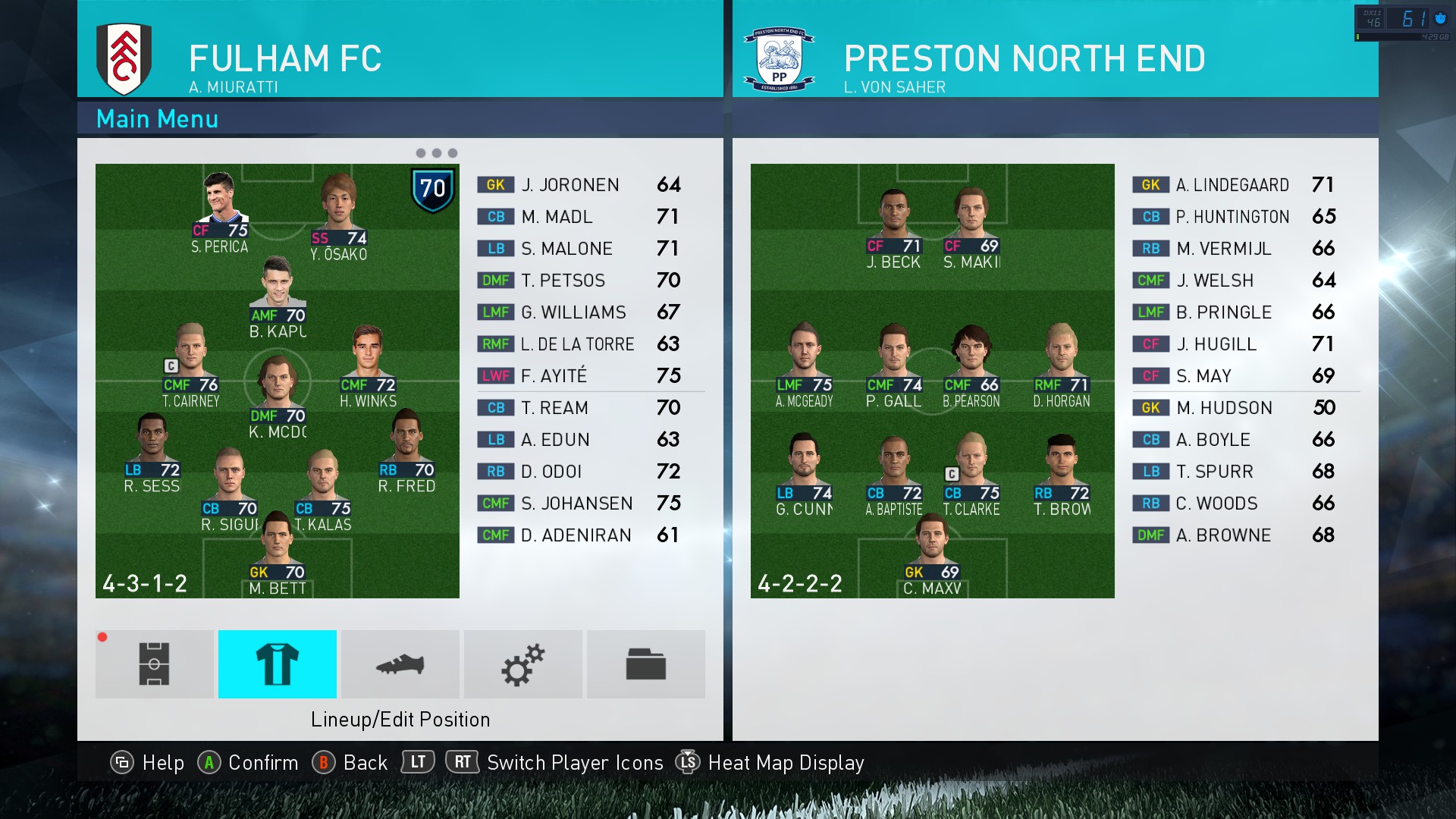Choose T. Ream from the reserves

coord(579,408)
